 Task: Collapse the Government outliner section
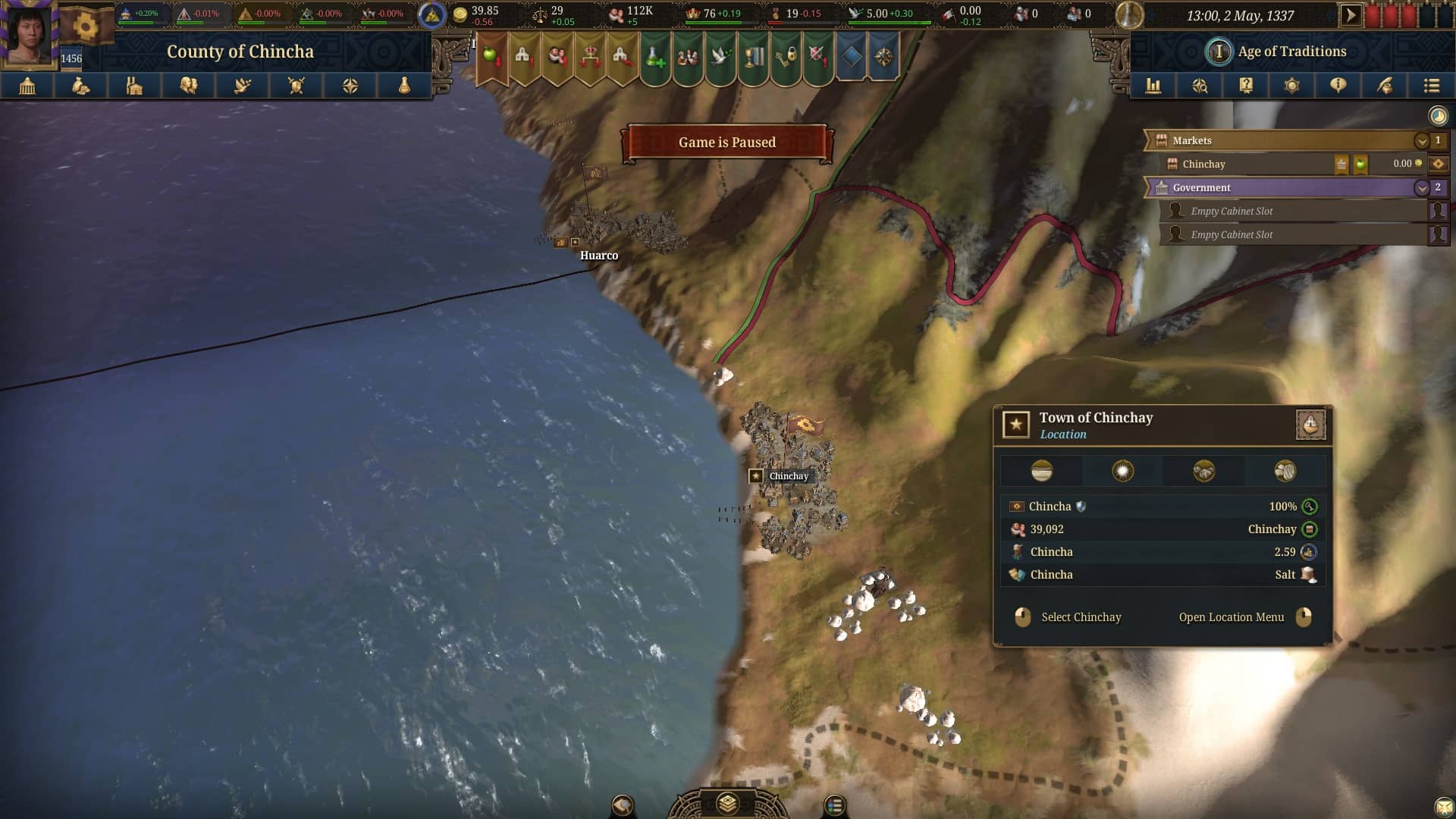[1421, 188]
